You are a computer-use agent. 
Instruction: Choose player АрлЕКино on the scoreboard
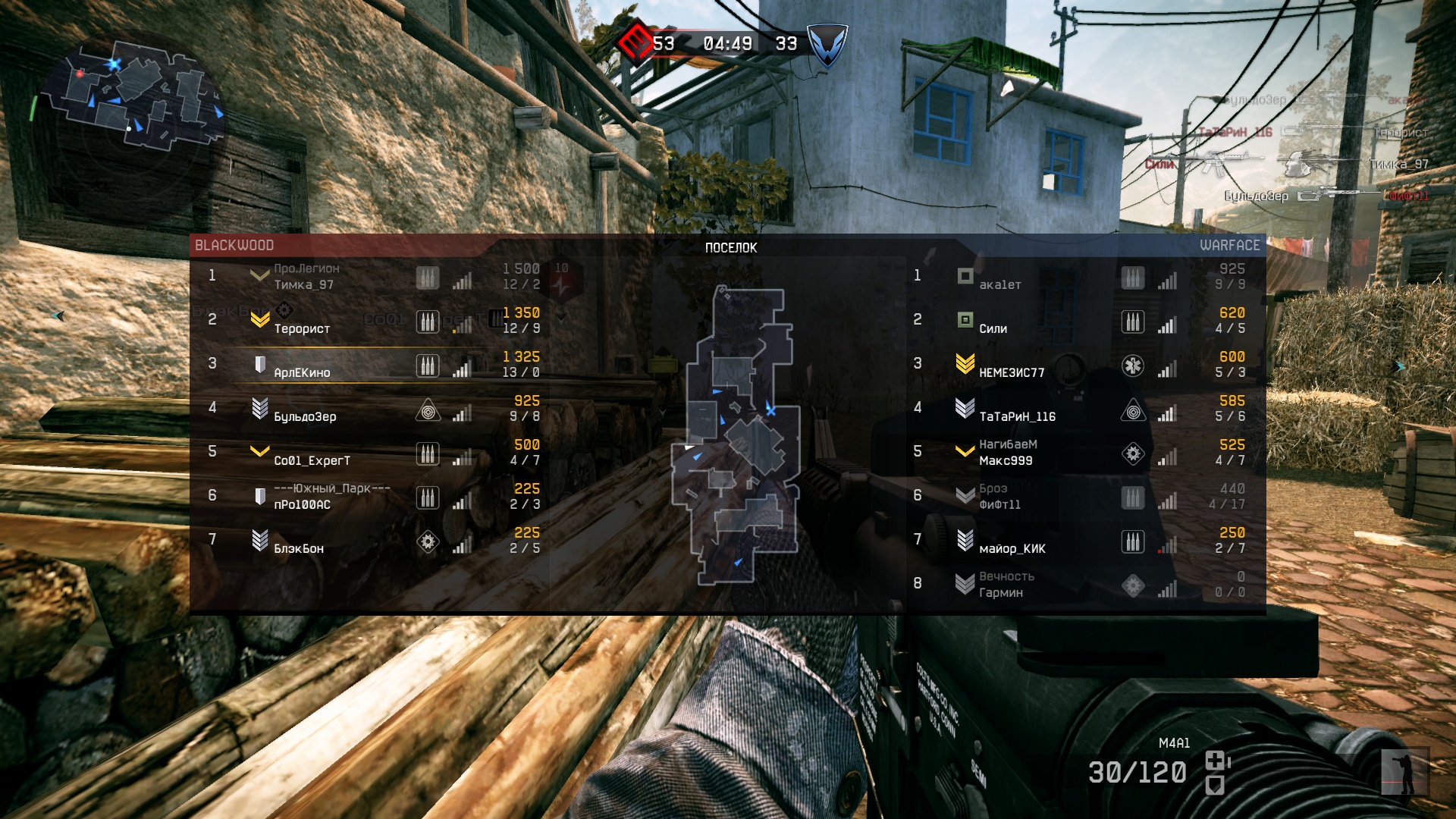(x=302, y=373)
